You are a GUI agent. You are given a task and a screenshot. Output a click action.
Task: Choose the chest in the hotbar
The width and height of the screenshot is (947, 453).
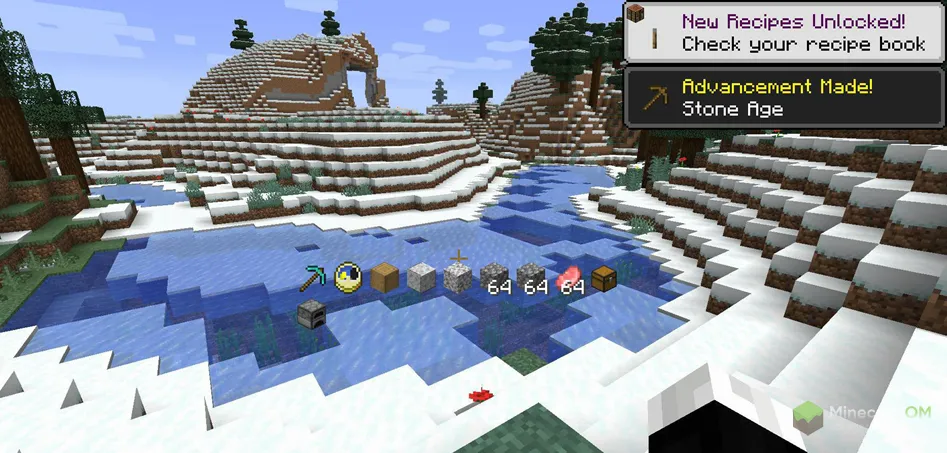603,279
